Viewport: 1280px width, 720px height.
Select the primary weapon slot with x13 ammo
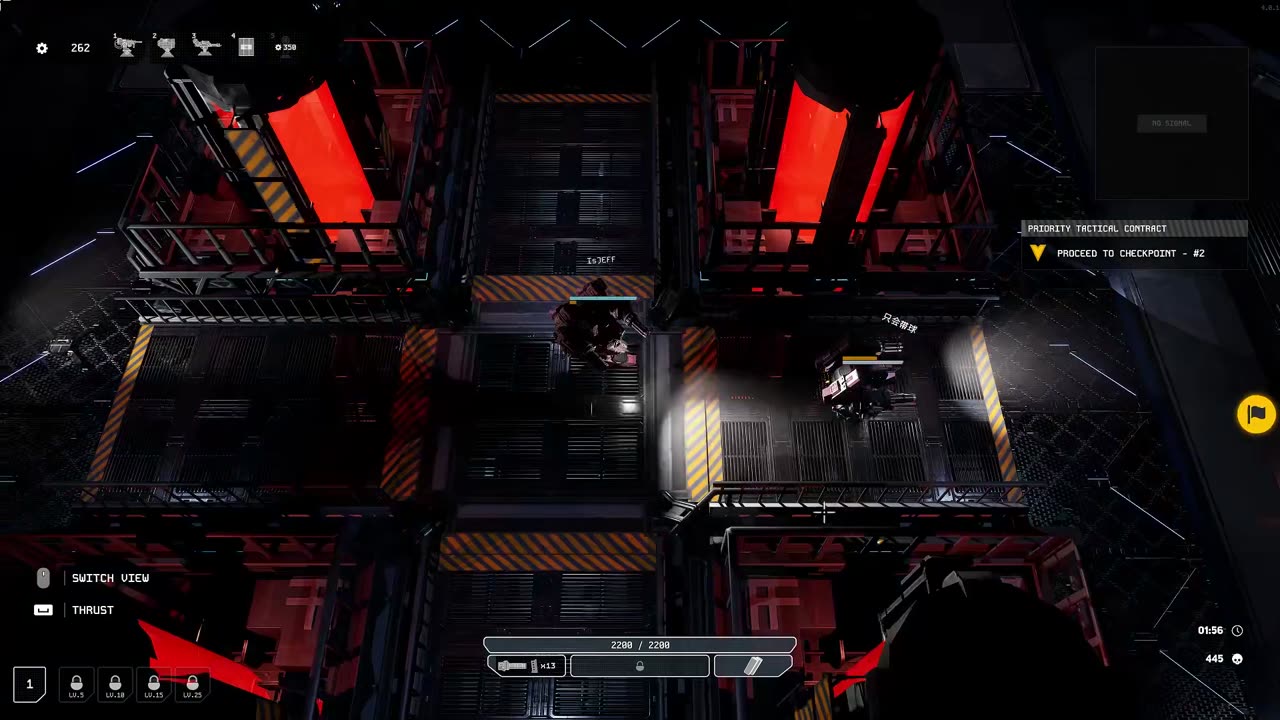[527, 666]
